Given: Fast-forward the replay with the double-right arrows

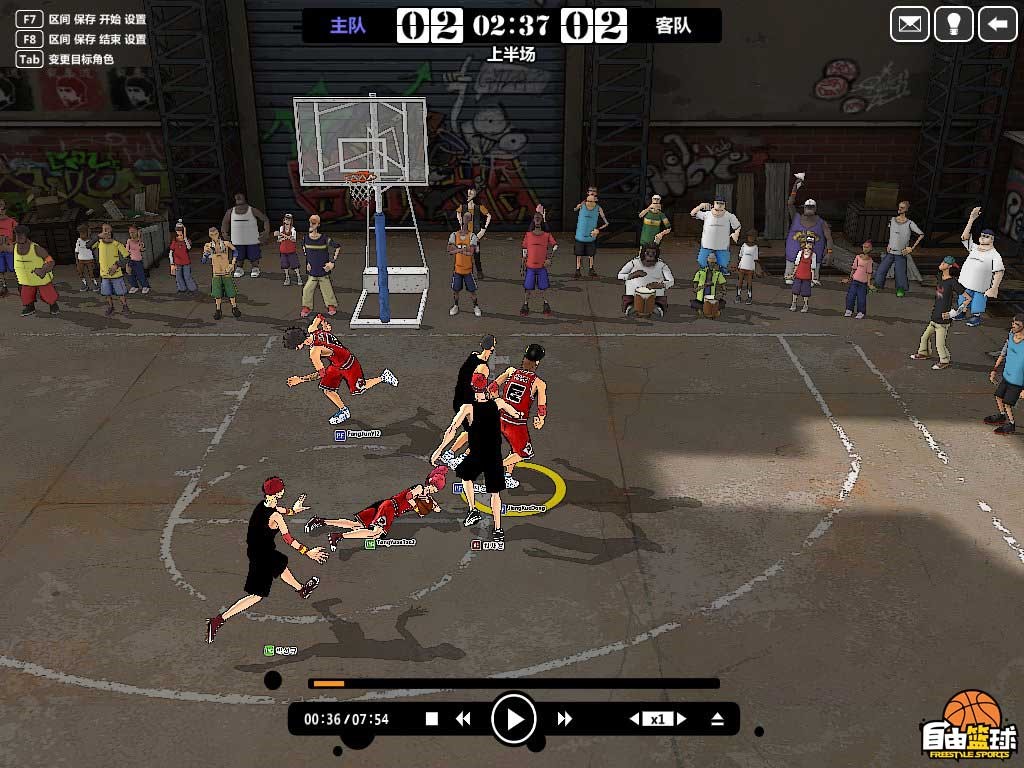Looking at the screenshot, I should click(x=565, y=718).
